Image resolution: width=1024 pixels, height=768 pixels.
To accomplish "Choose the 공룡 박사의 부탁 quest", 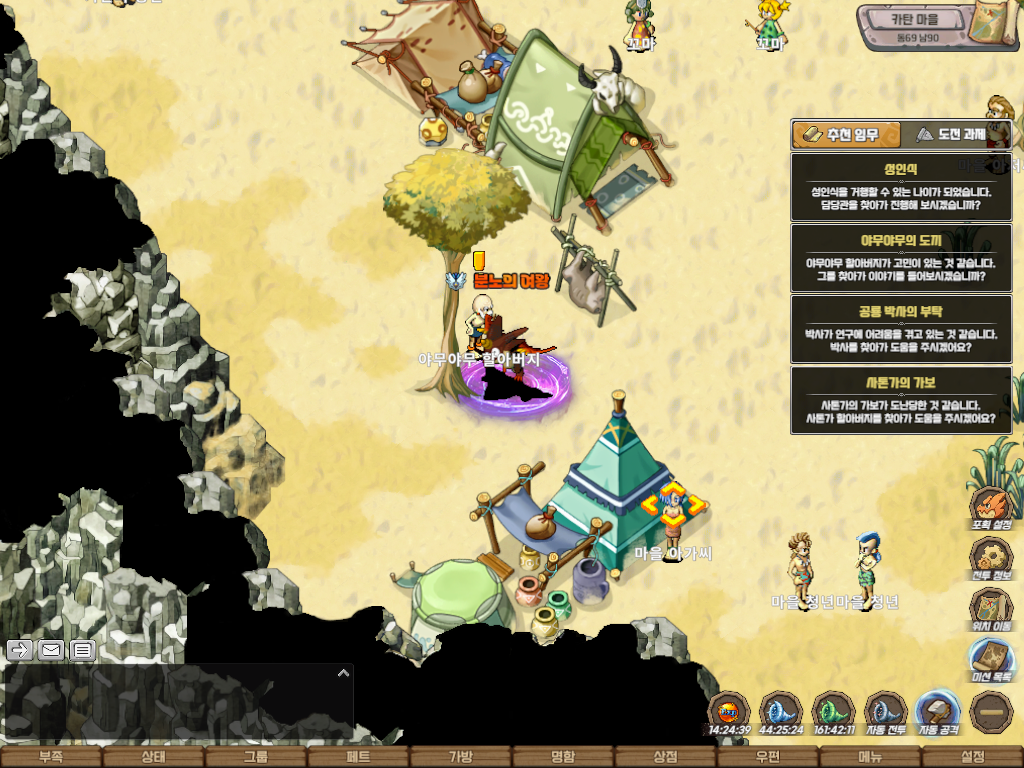I will (x=900, y=328).
